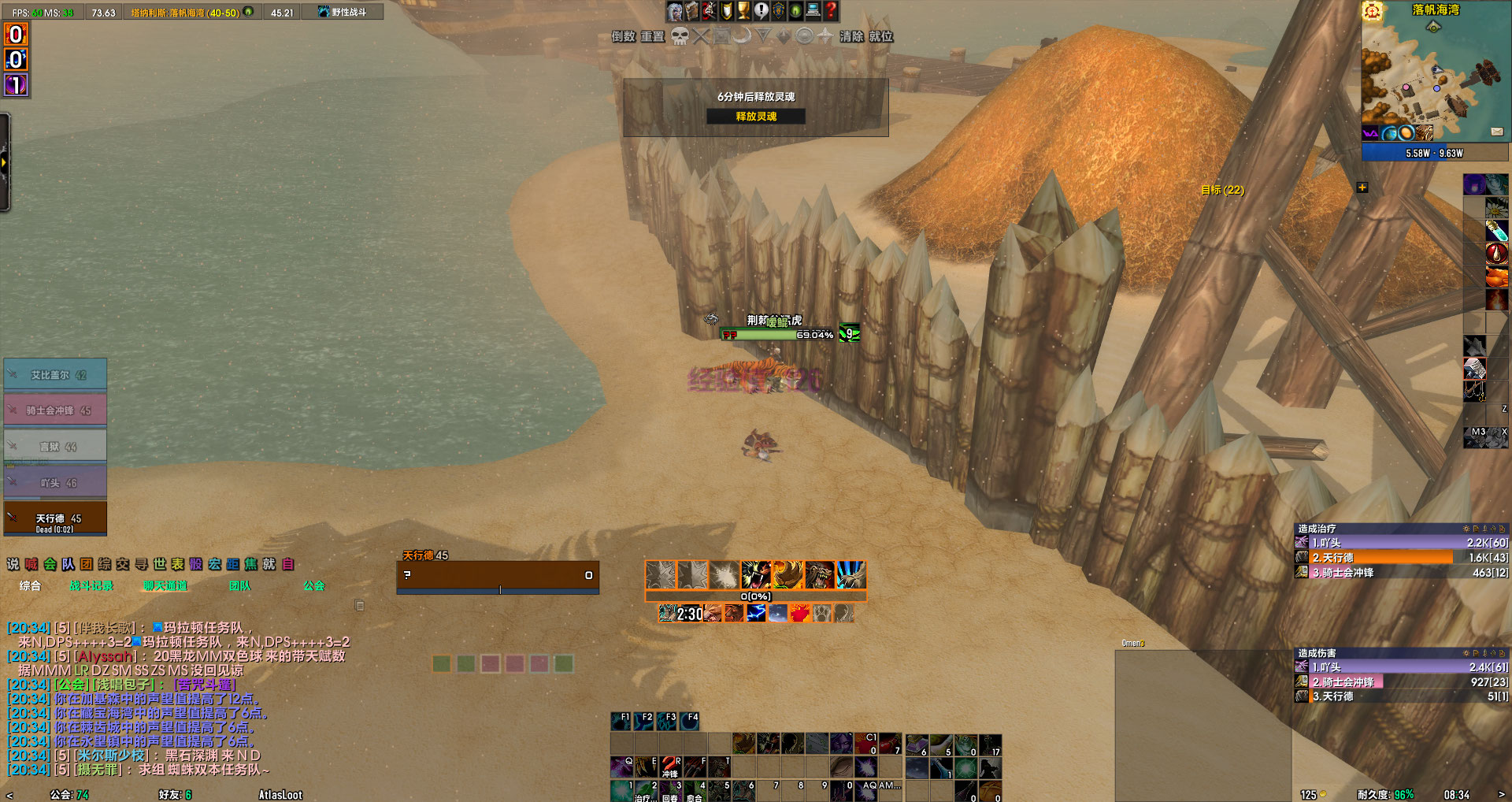This screenshot has width=1512, height=802.
Task: Select the druid cat form F1 icon
Action: 621,721
